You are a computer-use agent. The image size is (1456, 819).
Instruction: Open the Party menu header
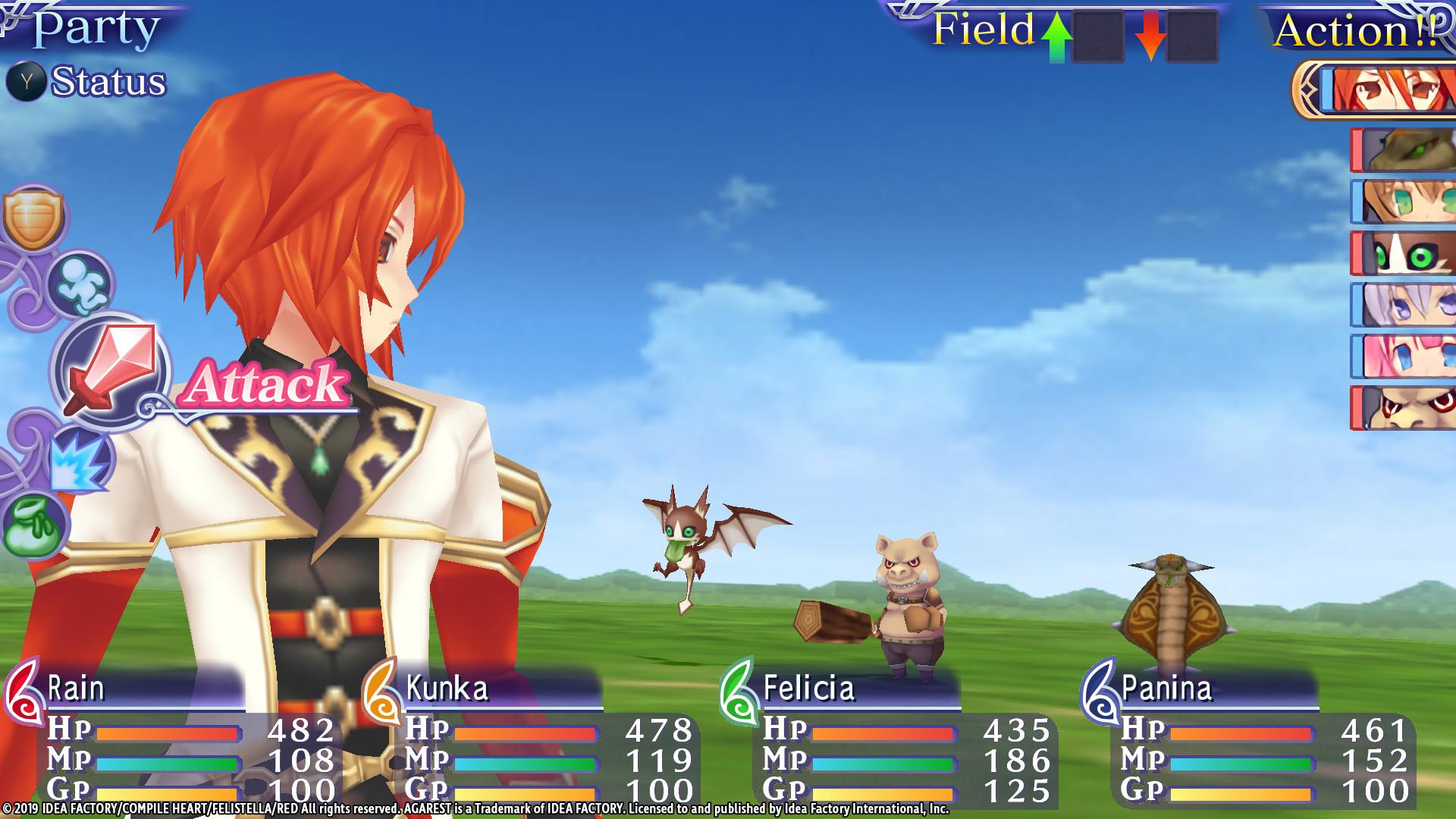pyautogui.click(x=96, y=30)
